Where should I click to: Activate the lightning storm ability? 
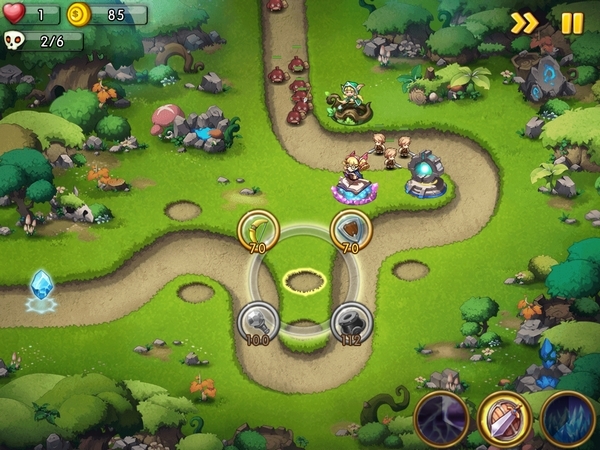pyautogui.click(x=441, y=416)
